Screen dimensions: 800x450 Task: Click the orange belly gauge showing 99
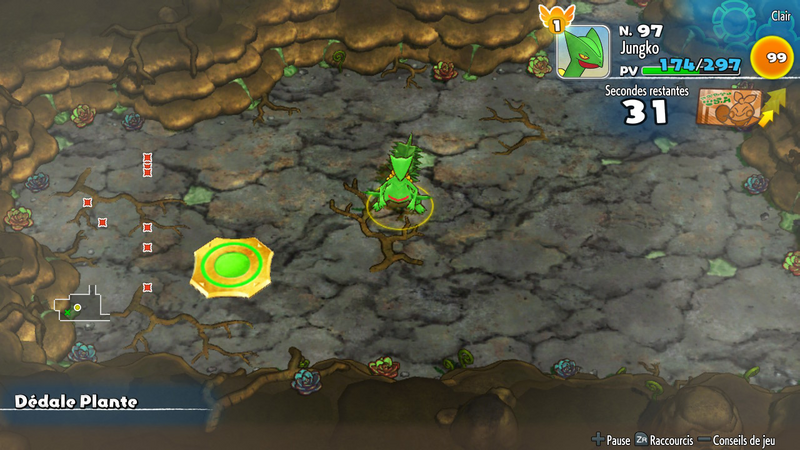(x=776, y=58)
